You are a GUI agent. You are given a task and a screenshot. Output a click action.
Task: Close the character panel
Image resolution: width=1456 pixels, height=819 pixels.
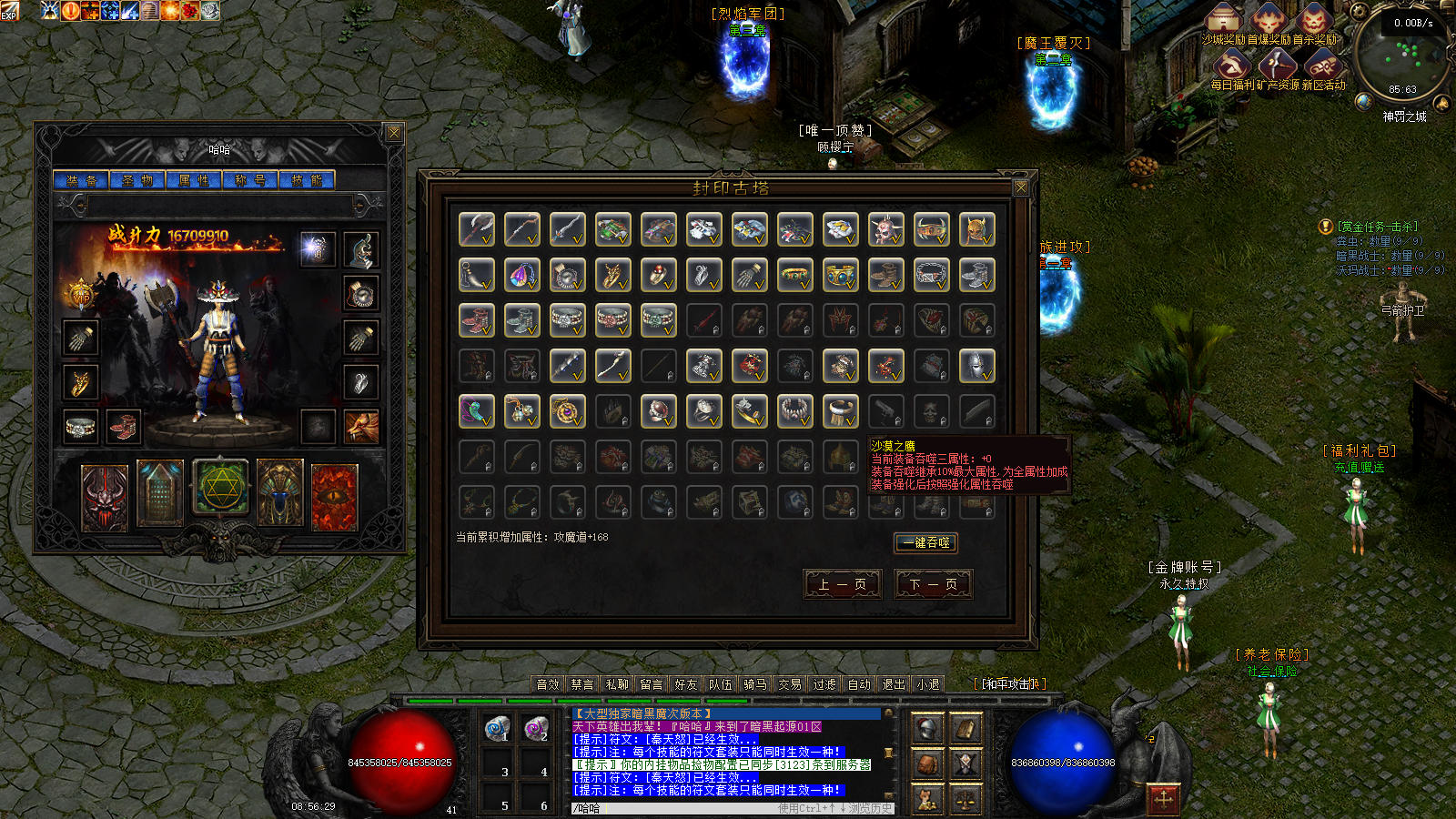pyautogui.click(x=394, y=133)
